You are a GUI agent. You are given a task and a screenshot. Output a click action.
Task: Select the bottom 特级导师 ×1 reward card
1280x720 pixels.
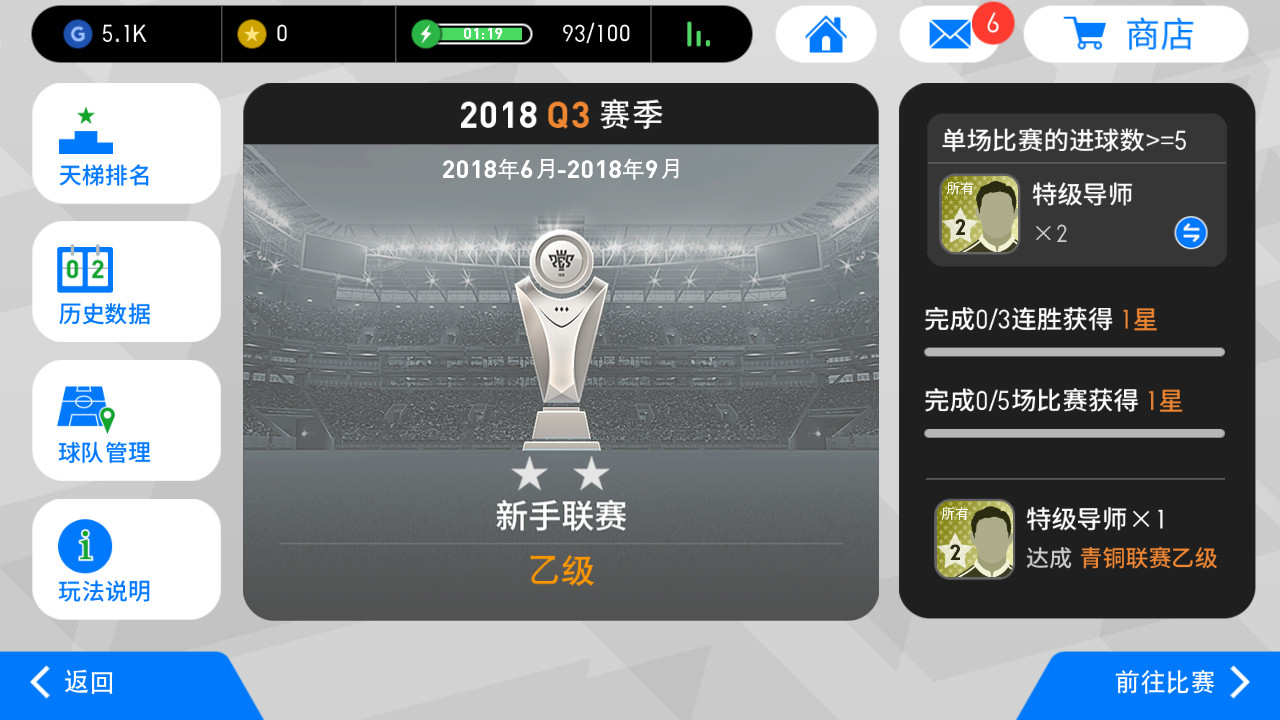[x=973, y=540]
